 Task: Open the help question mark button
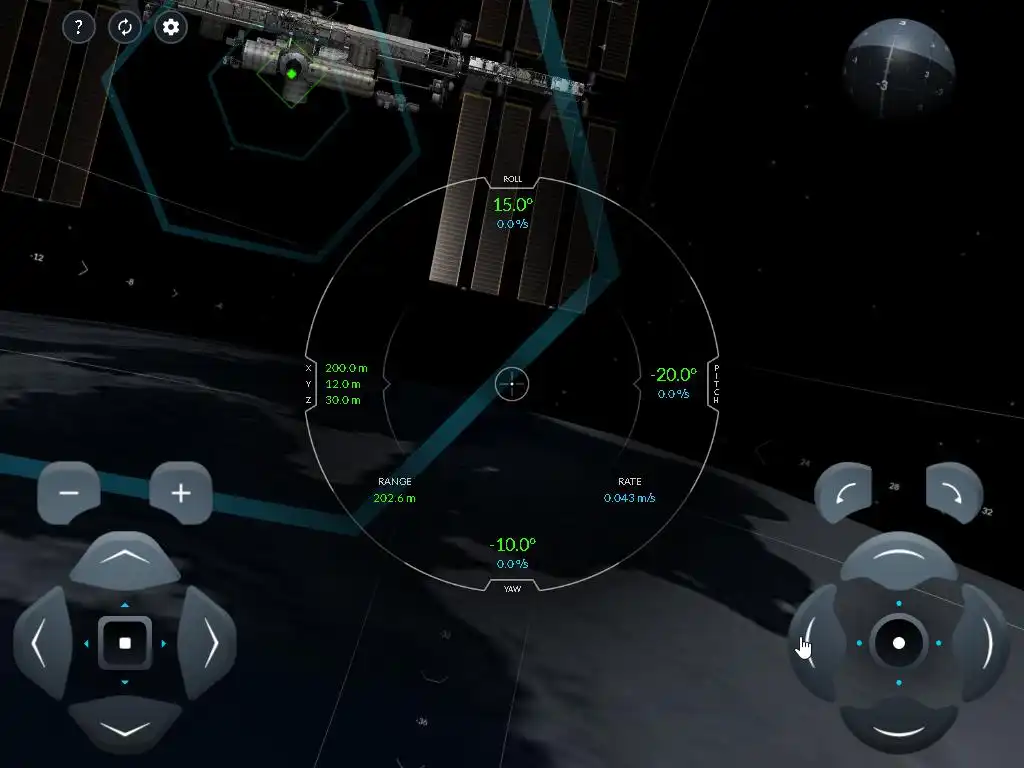(x=79, y=27)
